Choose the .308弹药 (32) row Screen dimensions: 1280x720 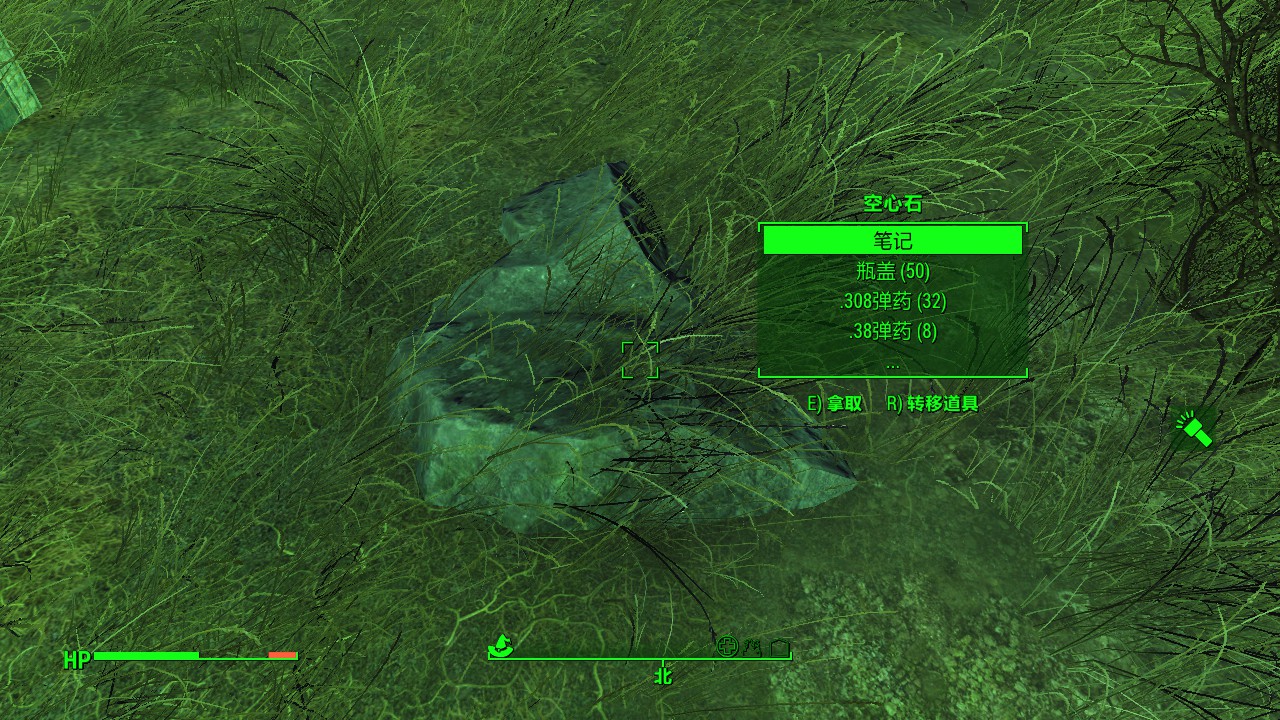pos(892,301)
